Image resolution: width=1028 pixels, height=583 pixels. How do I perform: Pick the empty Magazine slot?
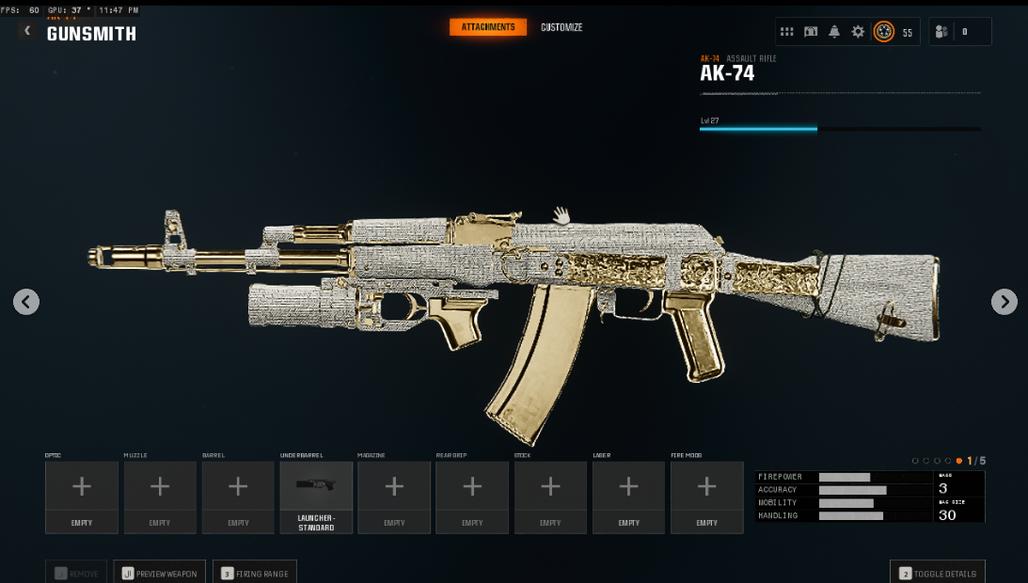394,496
